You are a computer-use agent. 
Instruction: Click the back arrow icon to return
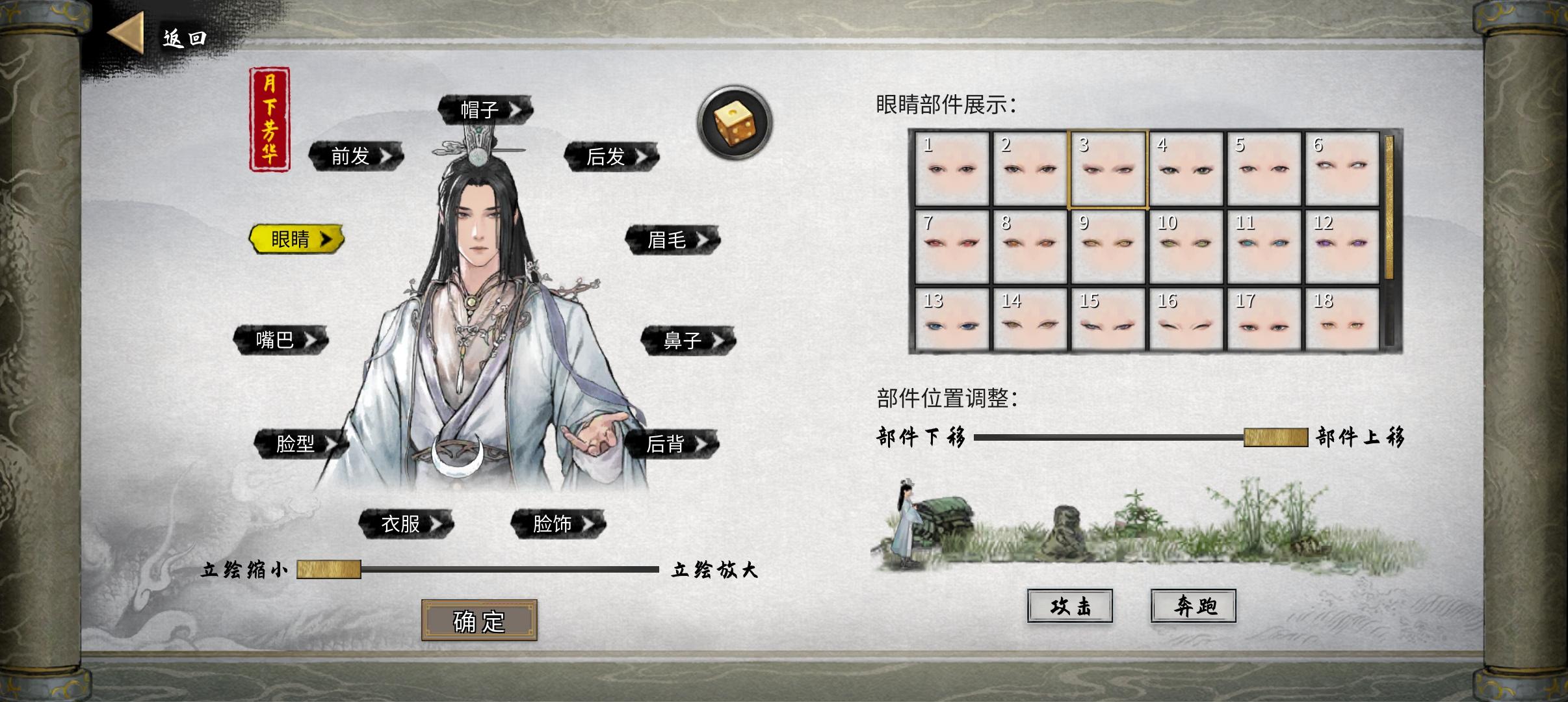(127, 32)
